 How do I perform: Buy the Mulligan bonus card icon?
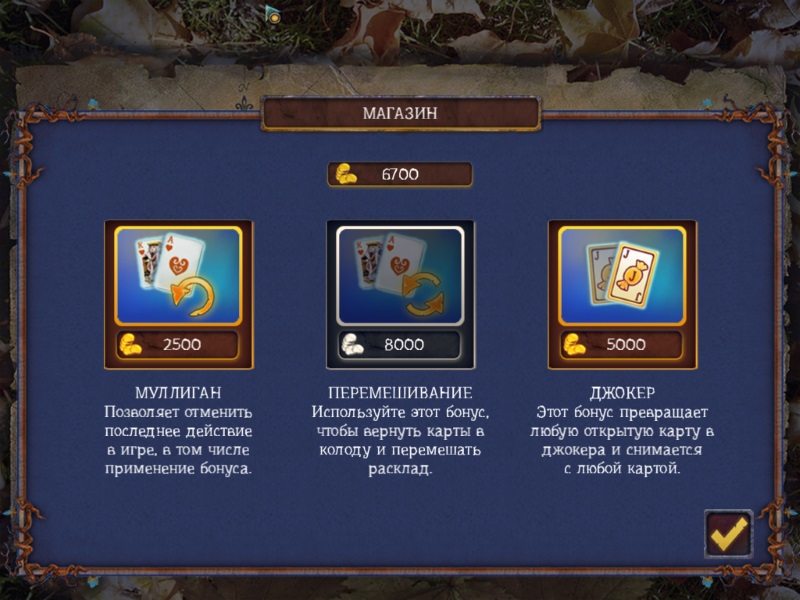178,275
